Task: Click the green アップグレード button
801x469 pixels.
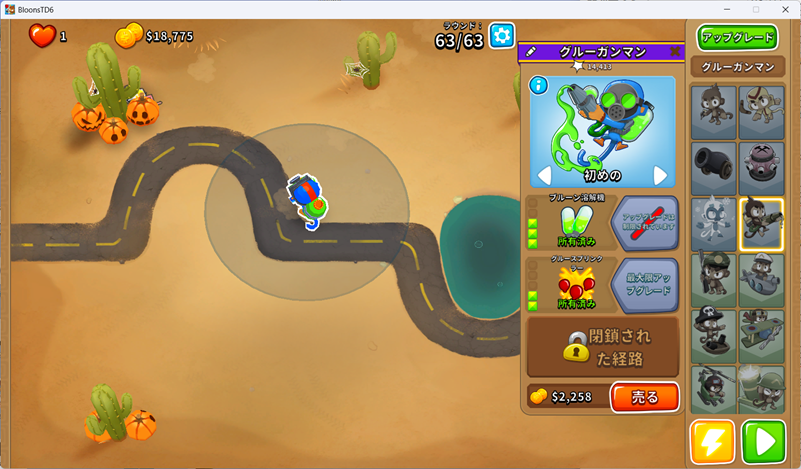Action: coord(738,38)
